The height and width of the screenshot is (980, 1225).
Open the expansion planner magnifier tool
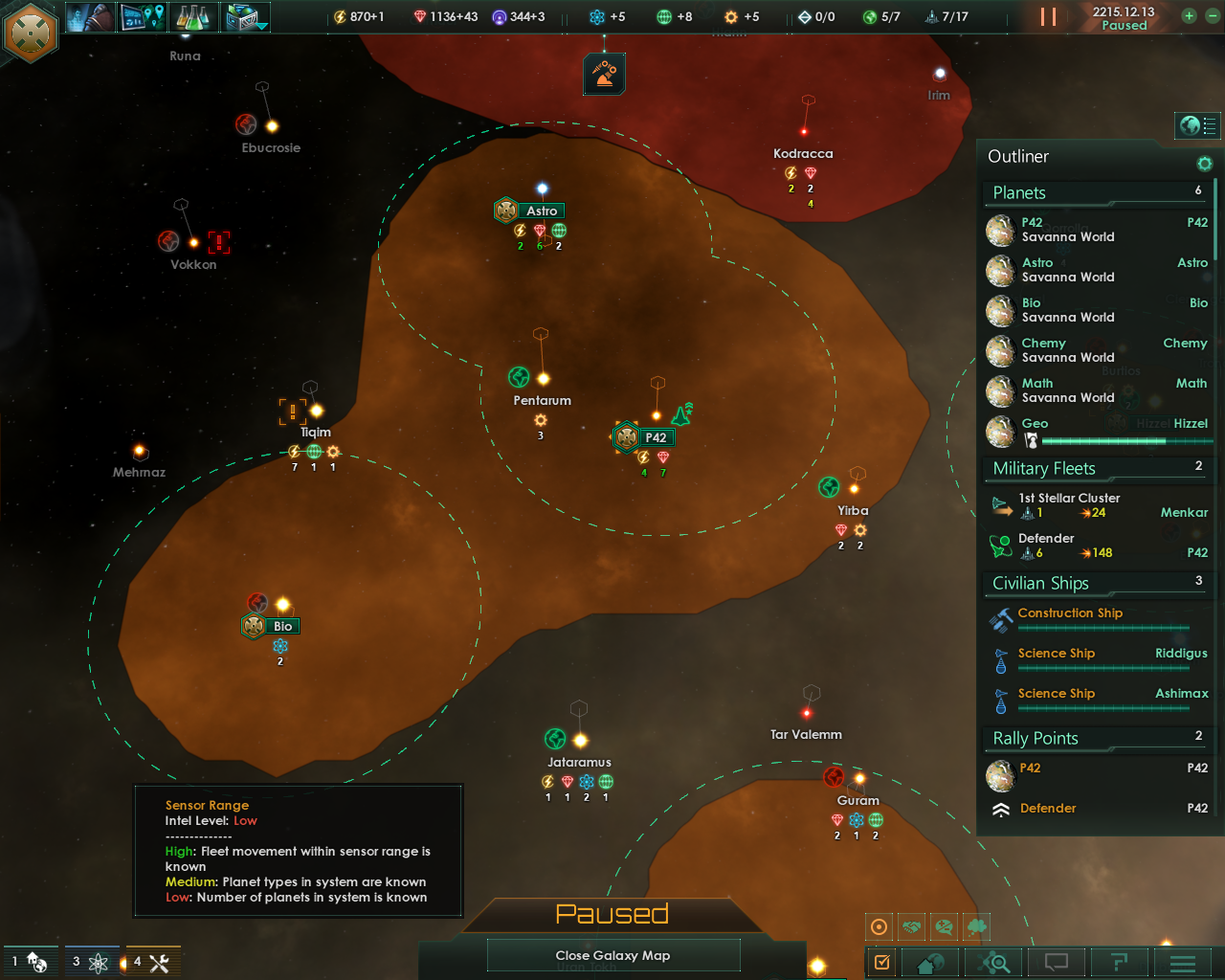(x=994, y=962)
